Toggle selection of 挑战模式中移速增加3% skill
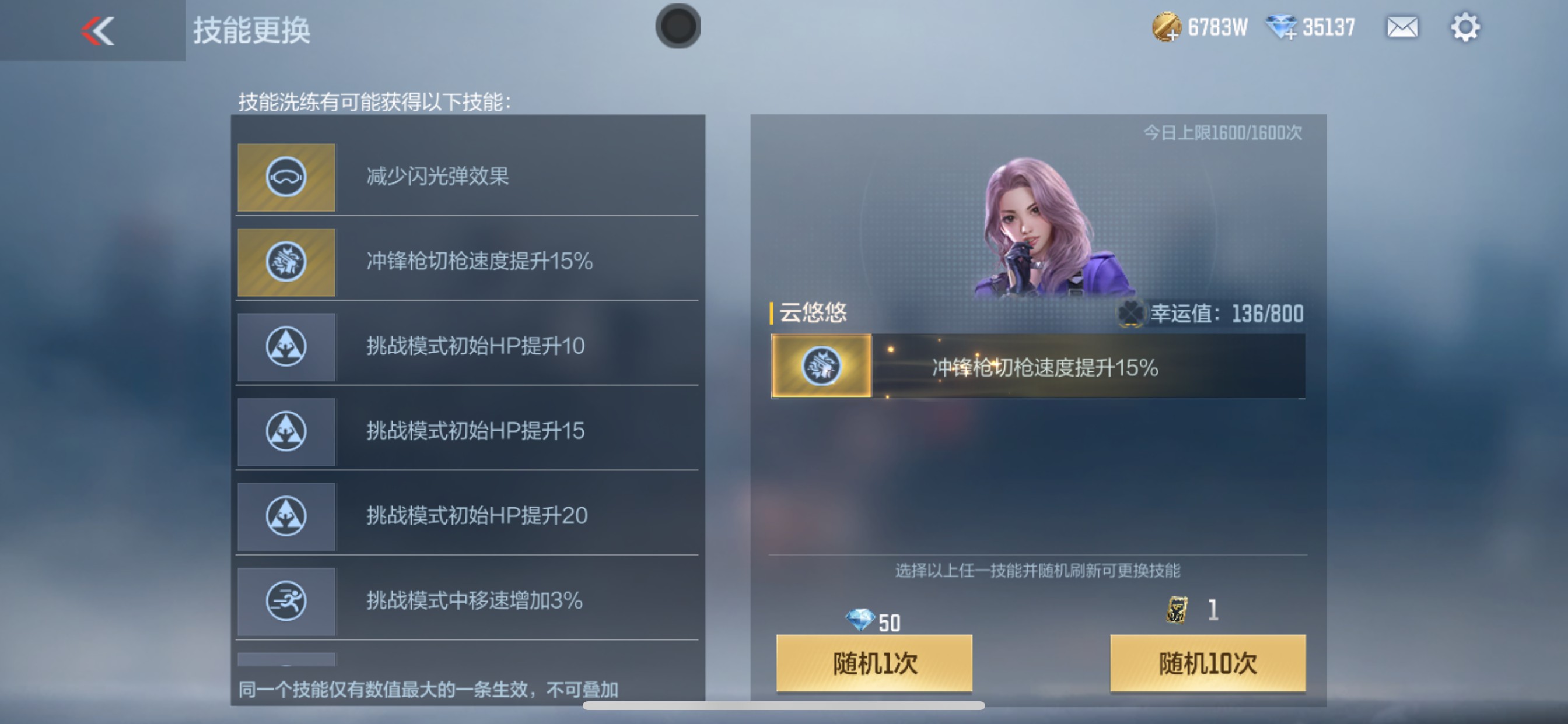The image size is (1568, 724). click(x=468, y=601)
